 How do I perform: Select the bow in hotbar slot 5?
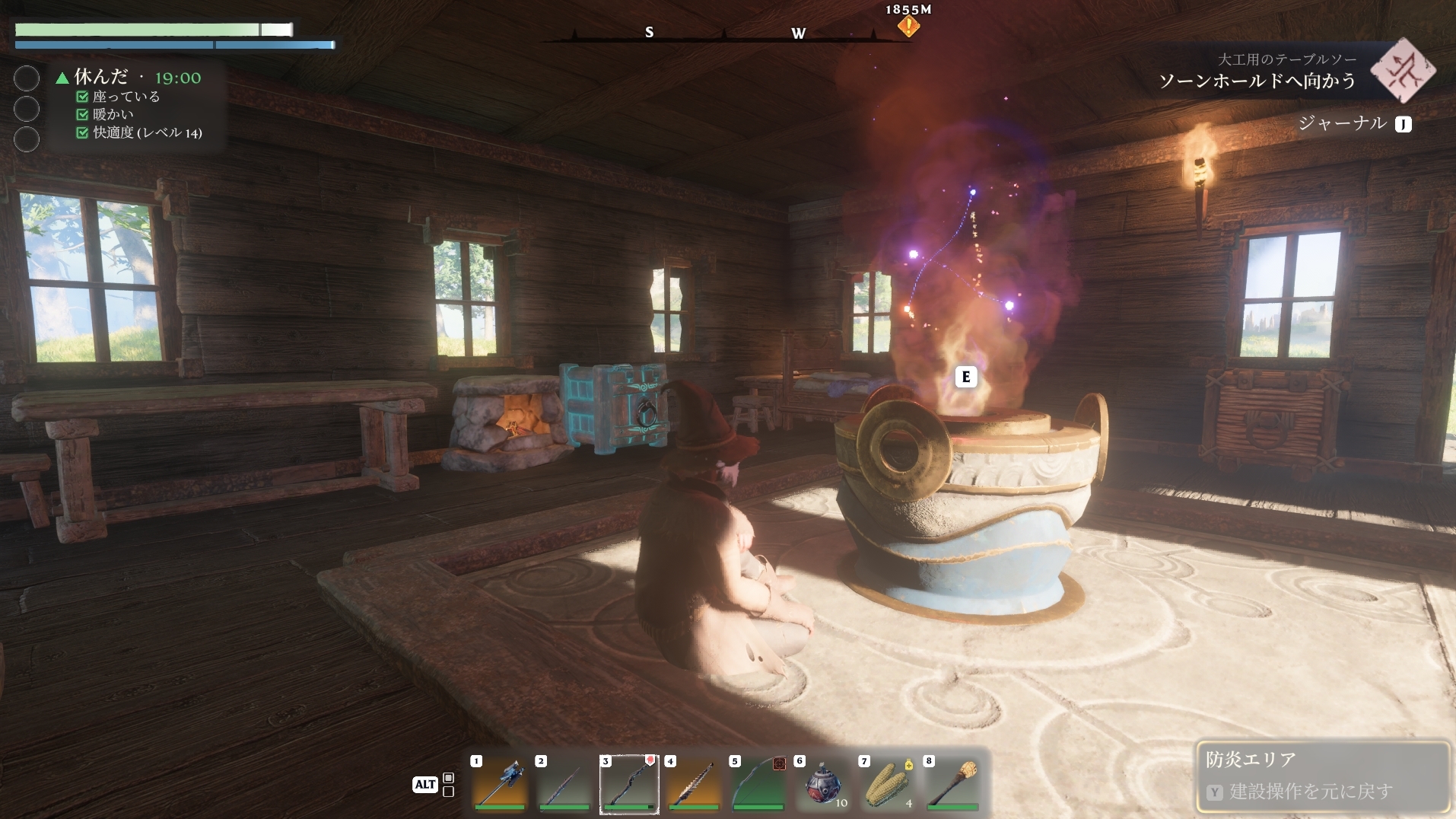click(x=758, y=784)
